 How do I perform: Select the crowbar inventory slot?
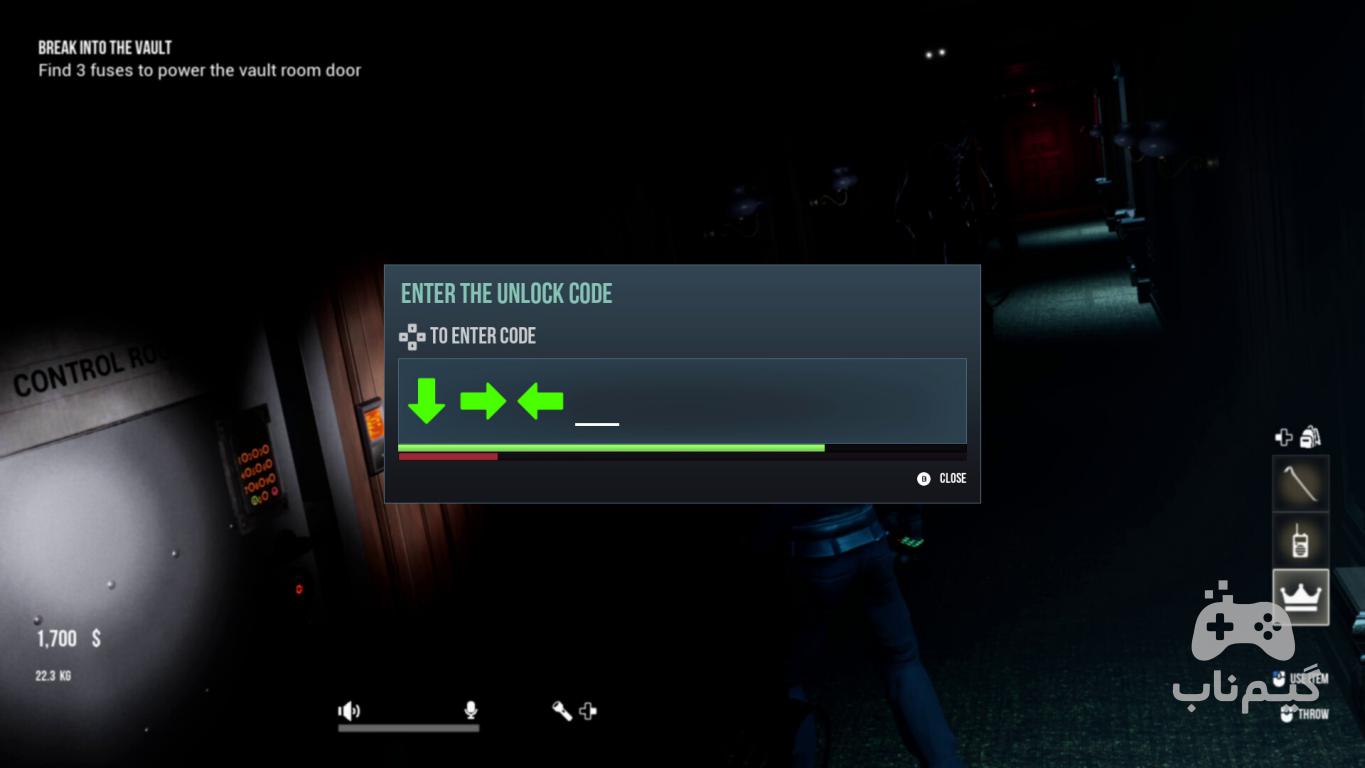(1300, 483)
